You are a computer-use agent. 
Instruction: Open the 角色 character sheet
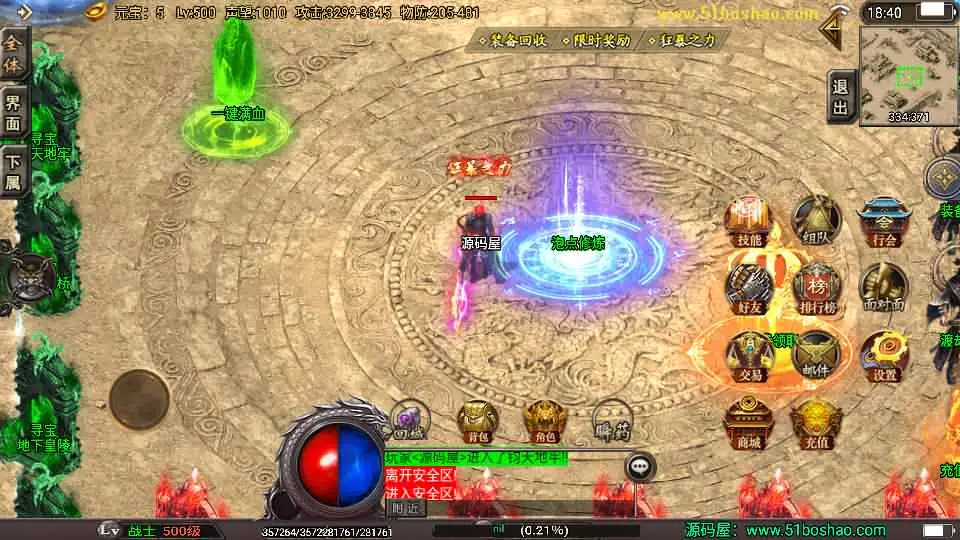(x=545, y=421)
